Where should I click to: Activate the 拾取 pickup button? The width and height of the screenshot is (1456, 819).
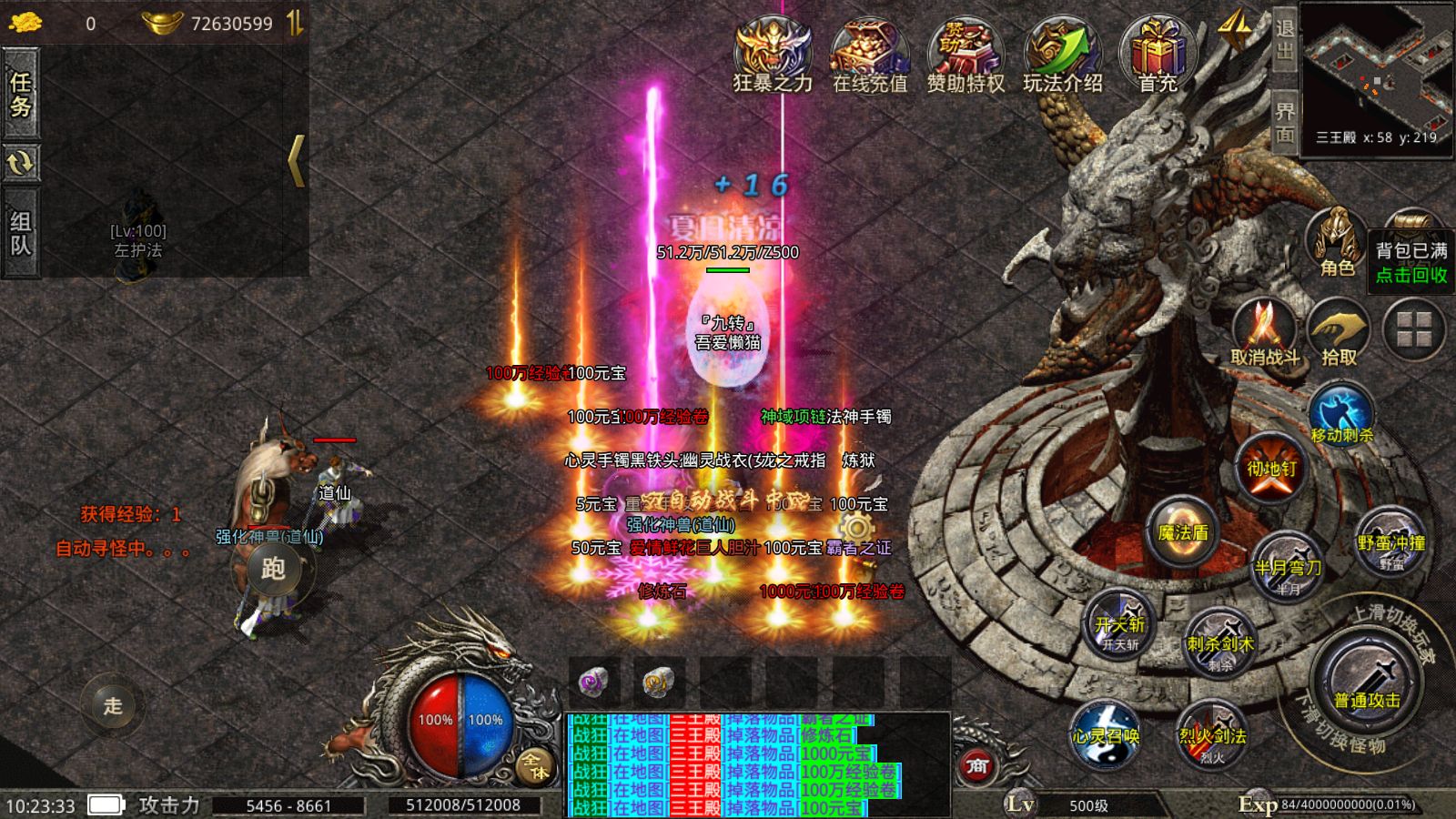tap(1339, 334)
